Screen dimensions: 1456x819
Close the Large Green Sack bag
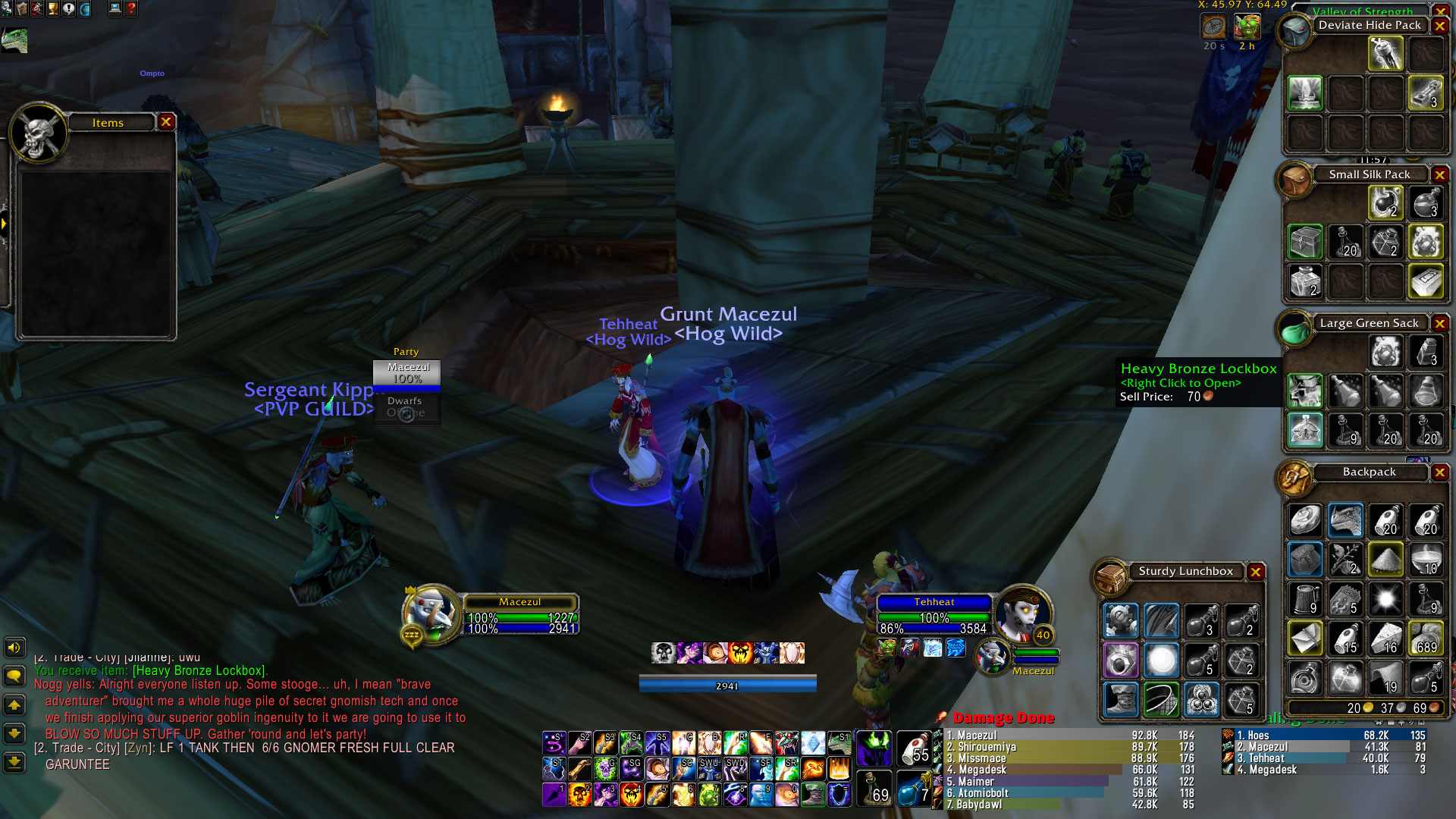[1439, 323]
